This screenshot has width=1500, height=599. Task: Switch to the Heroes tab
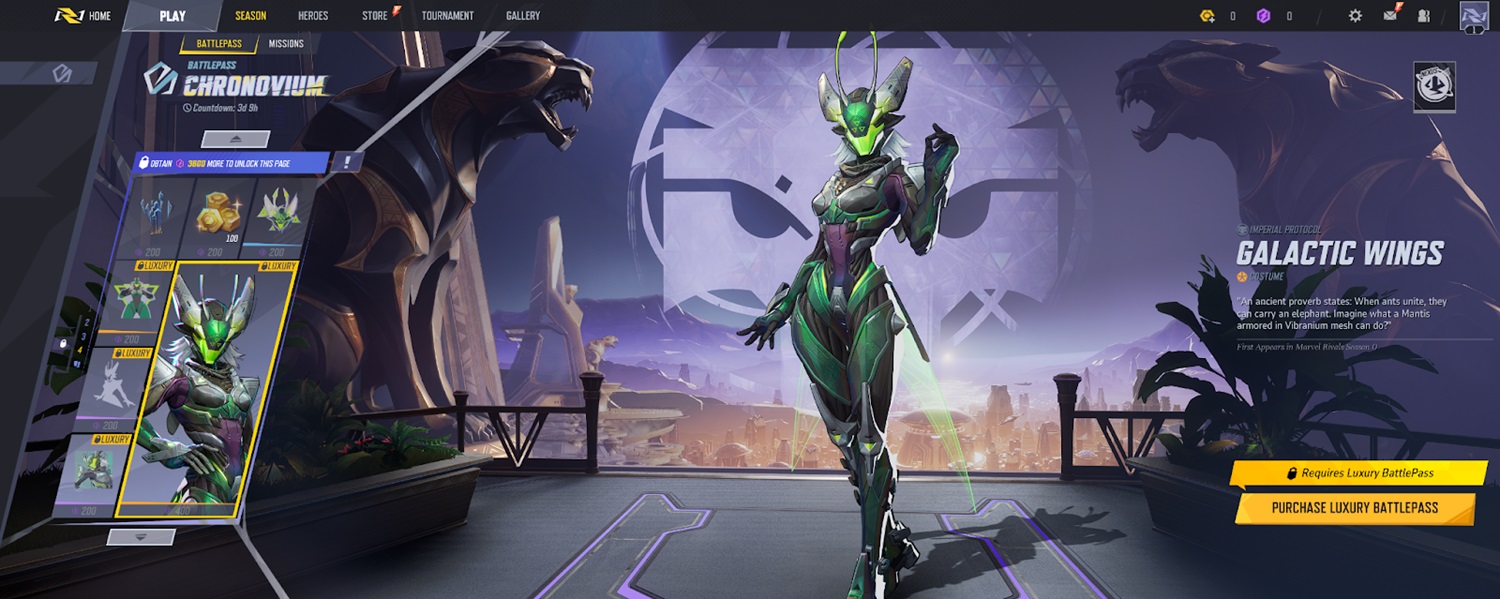click(x=313, y=16)
